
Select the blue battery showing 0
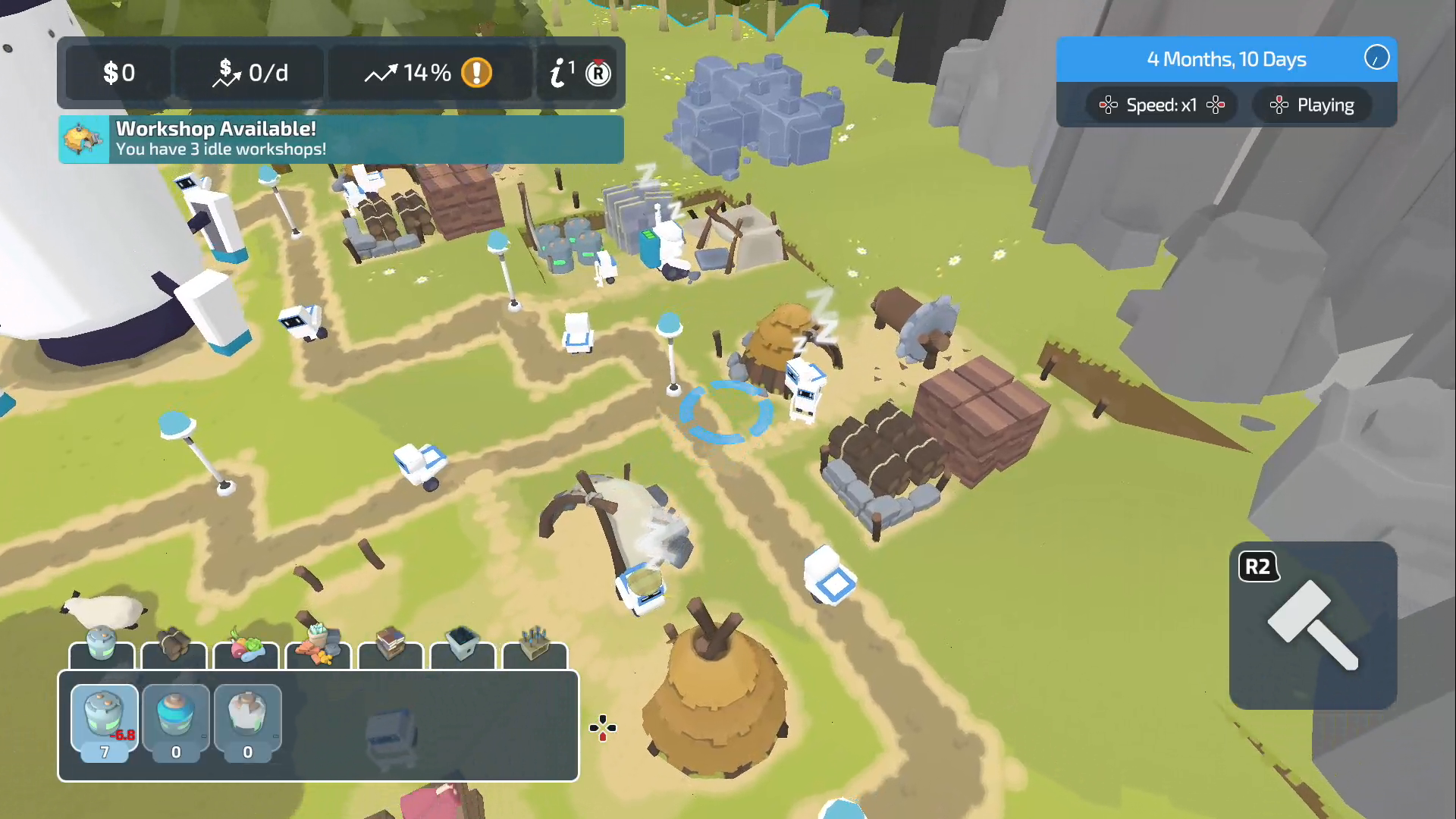click(175, 720)
